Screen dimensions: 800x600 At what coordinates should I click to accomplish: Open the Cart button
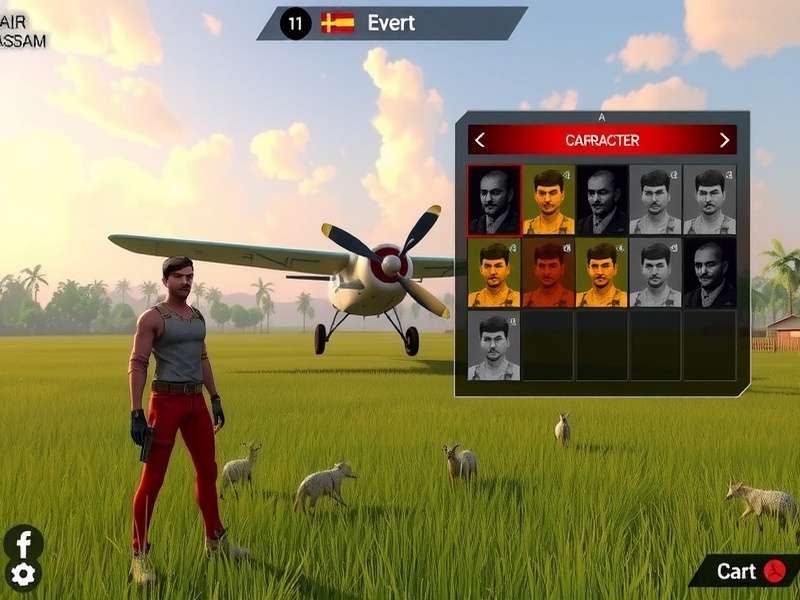point(745,571)
